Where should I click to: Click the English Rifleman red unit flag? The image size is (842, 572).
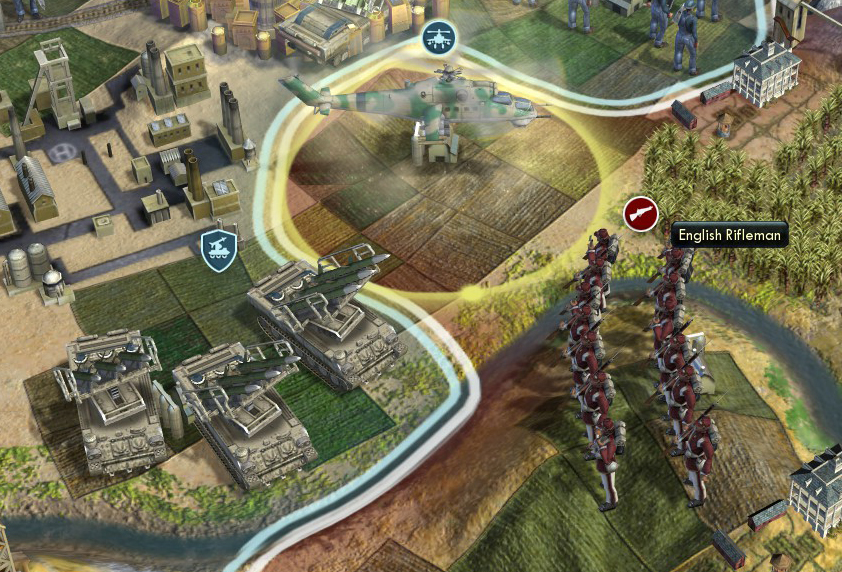coord(641,213)
